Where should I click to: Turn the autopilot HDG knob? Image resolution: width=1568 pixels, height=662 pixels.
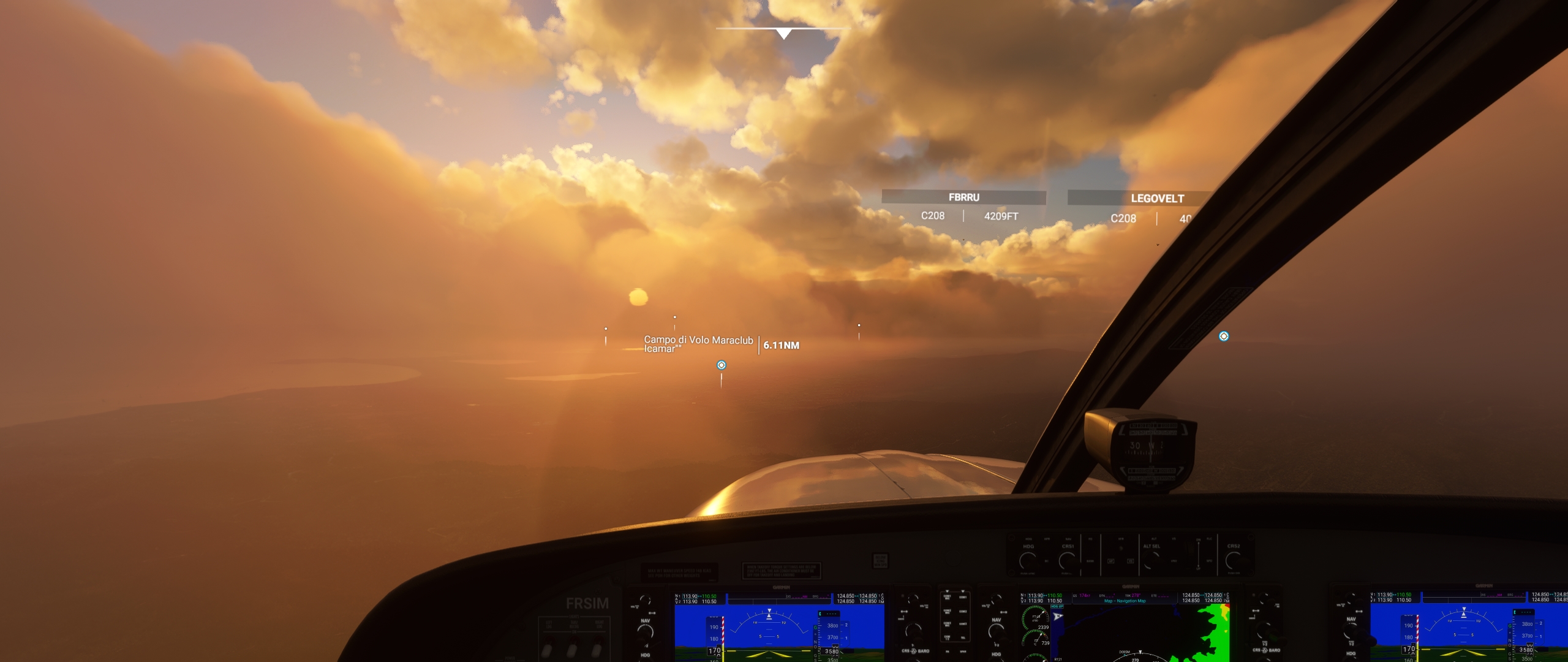(x=1028, y=560)
